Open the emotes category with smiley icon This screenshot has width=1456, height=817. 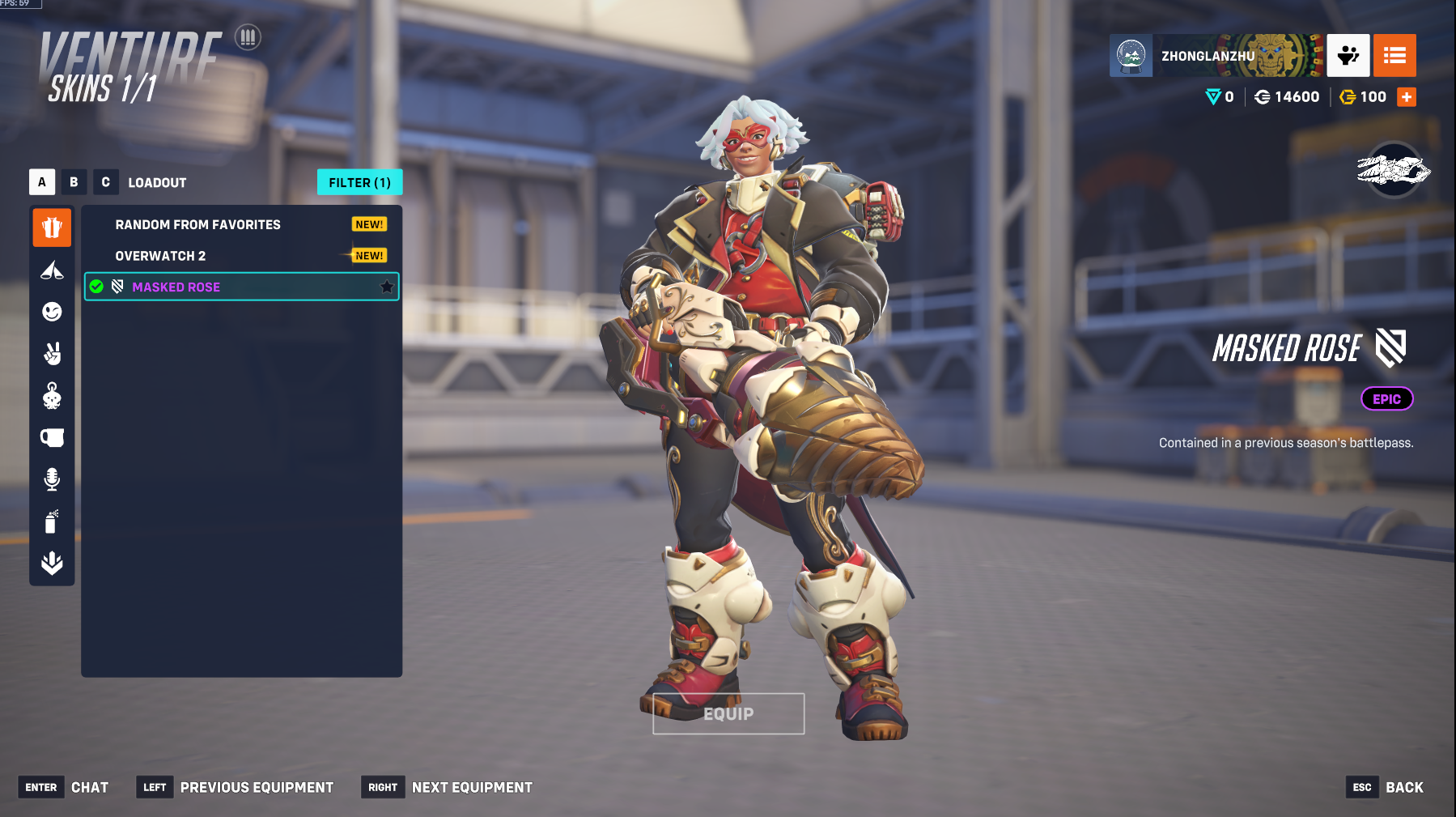click(52, 312)
